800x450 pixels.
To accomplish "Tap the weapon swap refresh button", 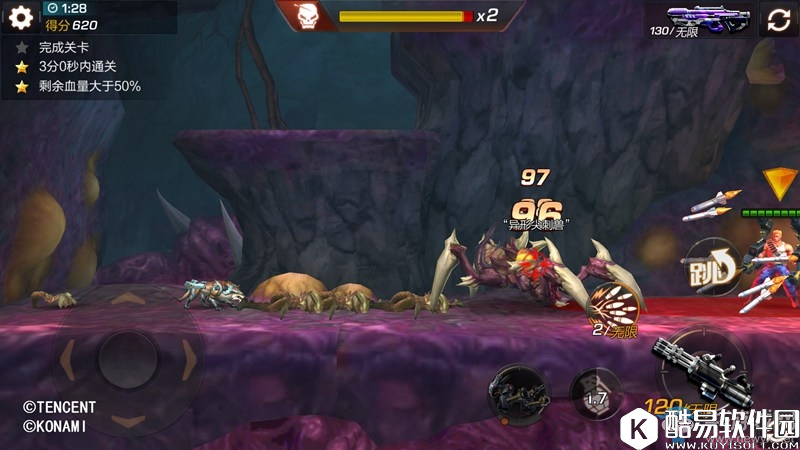I will (x=778, y=20).
